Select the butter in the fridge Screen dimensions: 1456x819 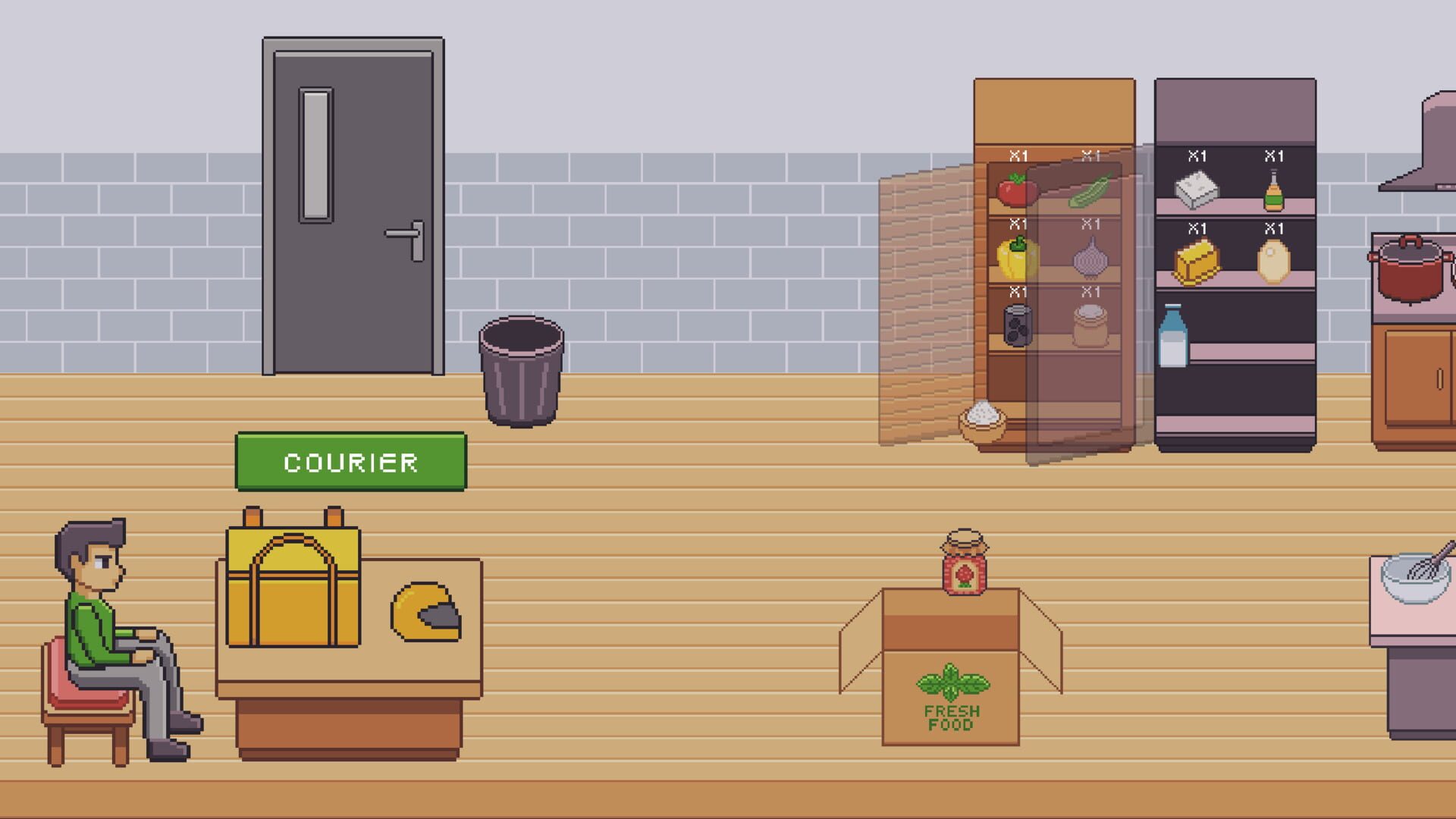[1197, 262]
